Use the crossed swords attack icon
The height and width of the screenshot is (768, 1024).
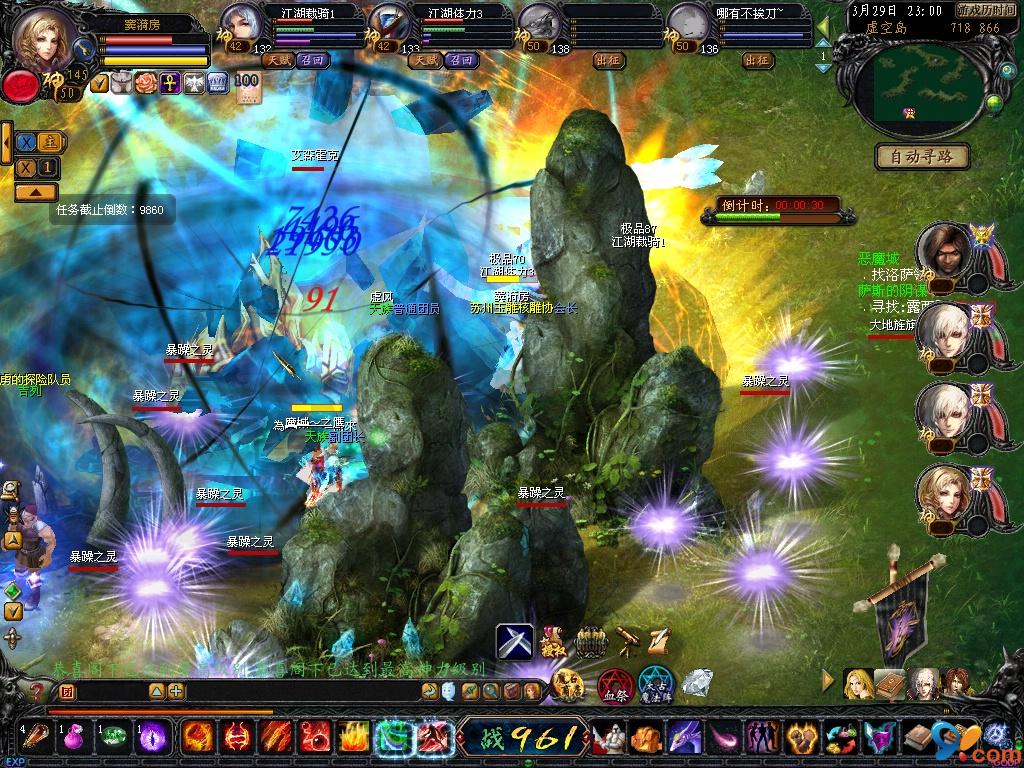[x=515, y=641]
